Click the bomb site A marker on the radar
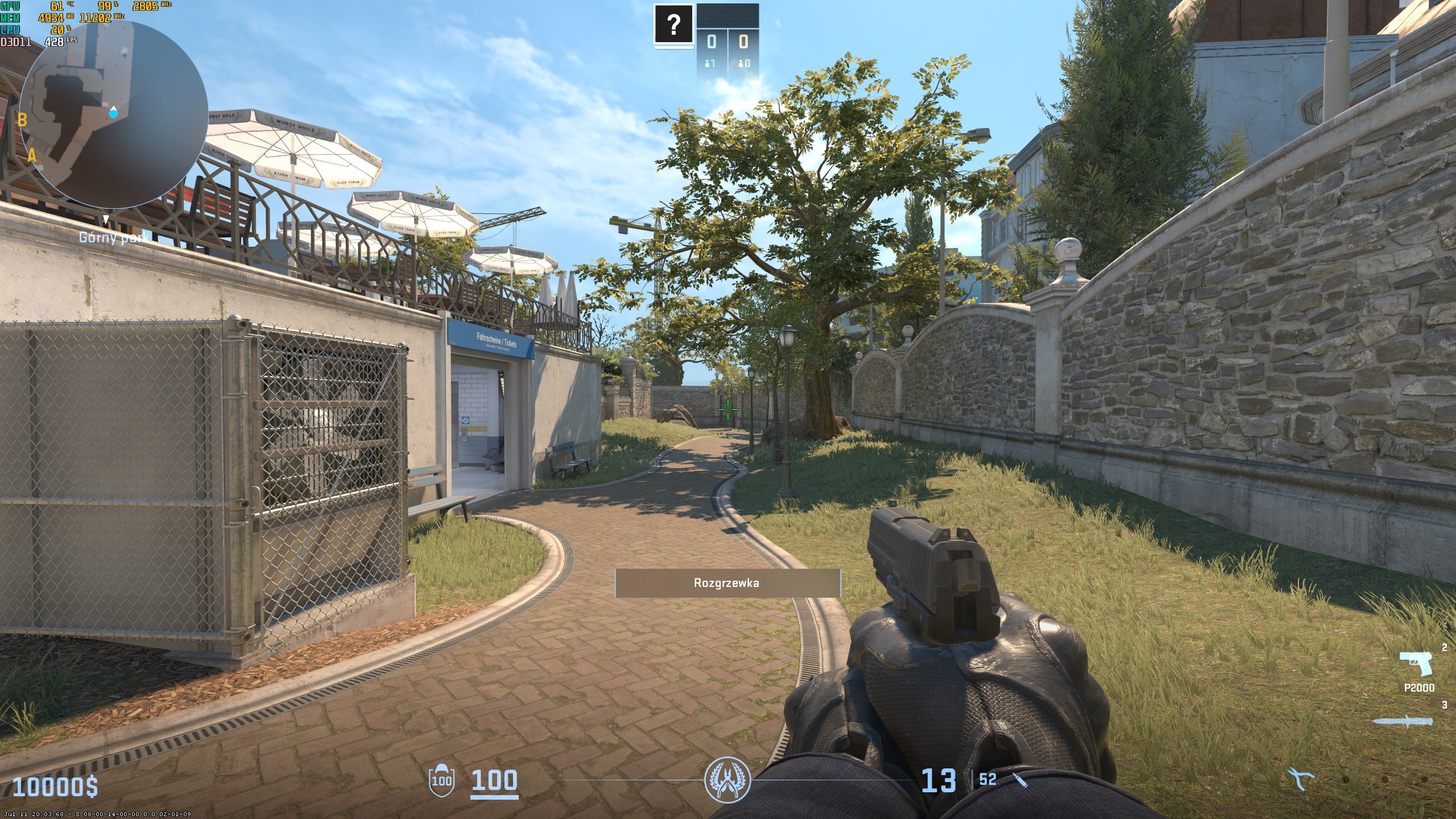This screenshot has height=819, width=1456. point(32,155)
